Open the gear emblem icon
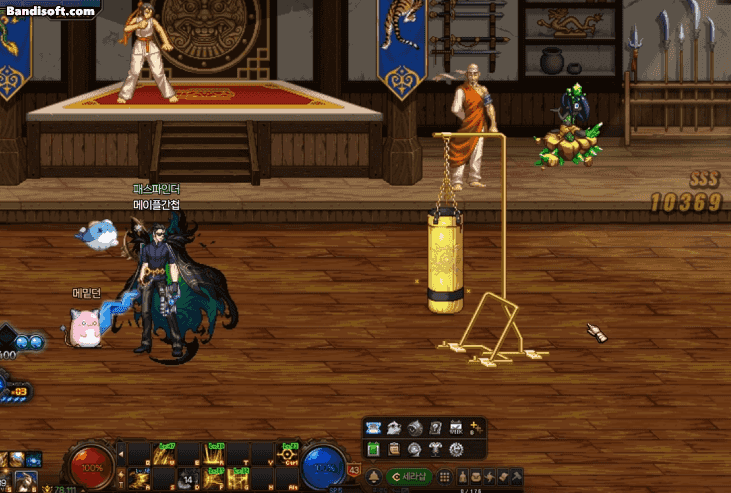Viewport: 731px width, 493px height. (457, 449)
